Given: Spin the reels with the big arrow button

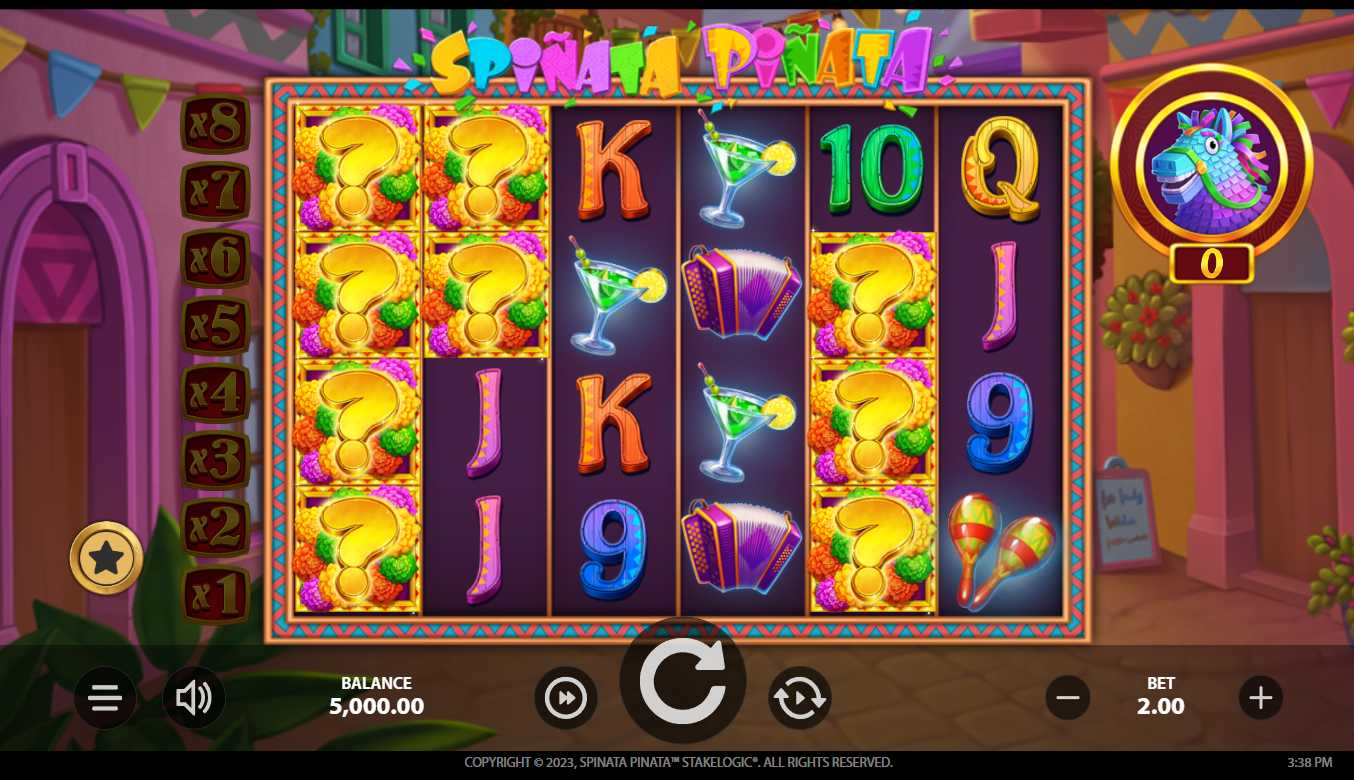Looking at the screenshot, I should [682, 682].
